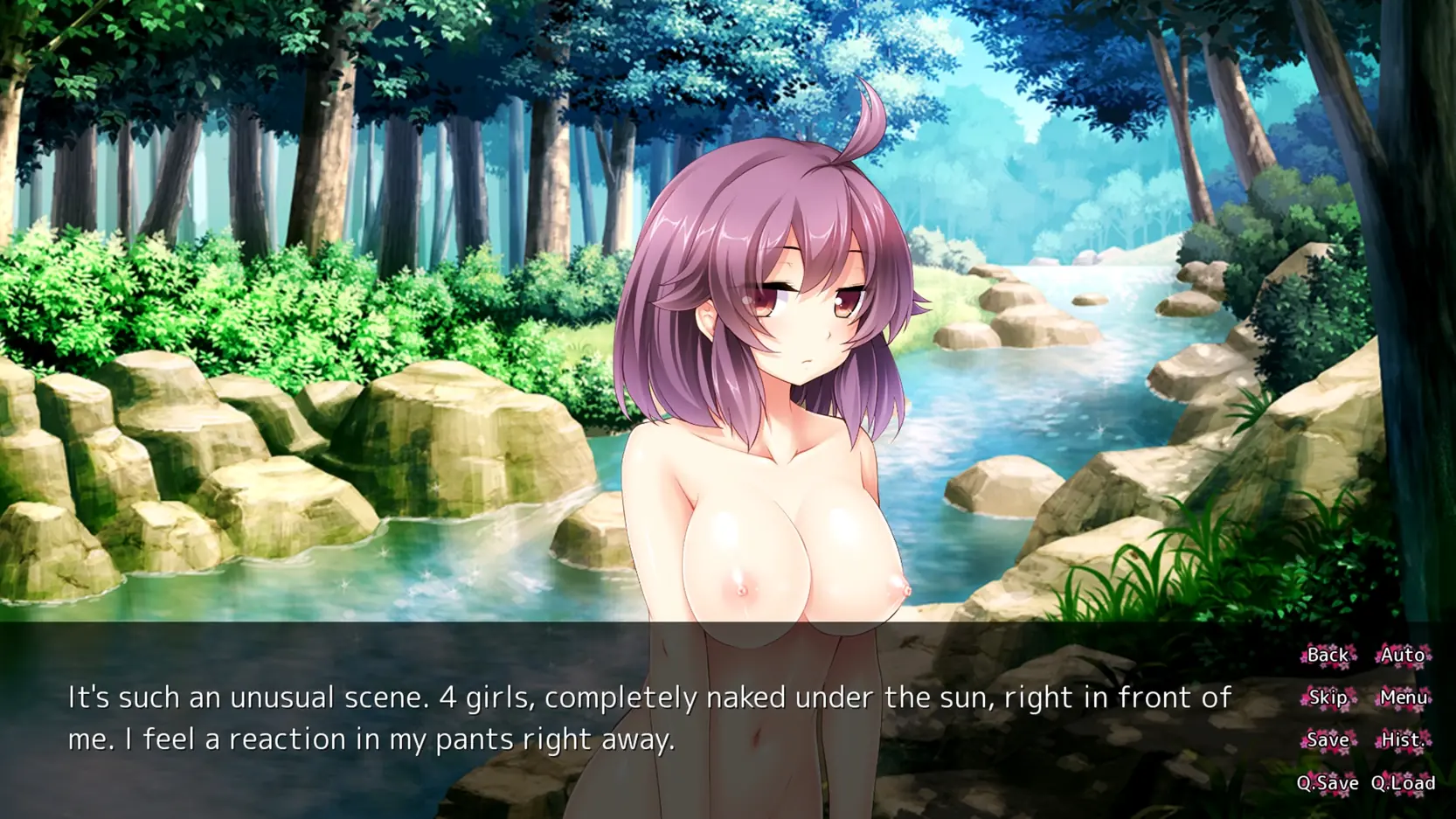
Task: Show the dialogue history via Hist.
Action: tap(1403, 740)
